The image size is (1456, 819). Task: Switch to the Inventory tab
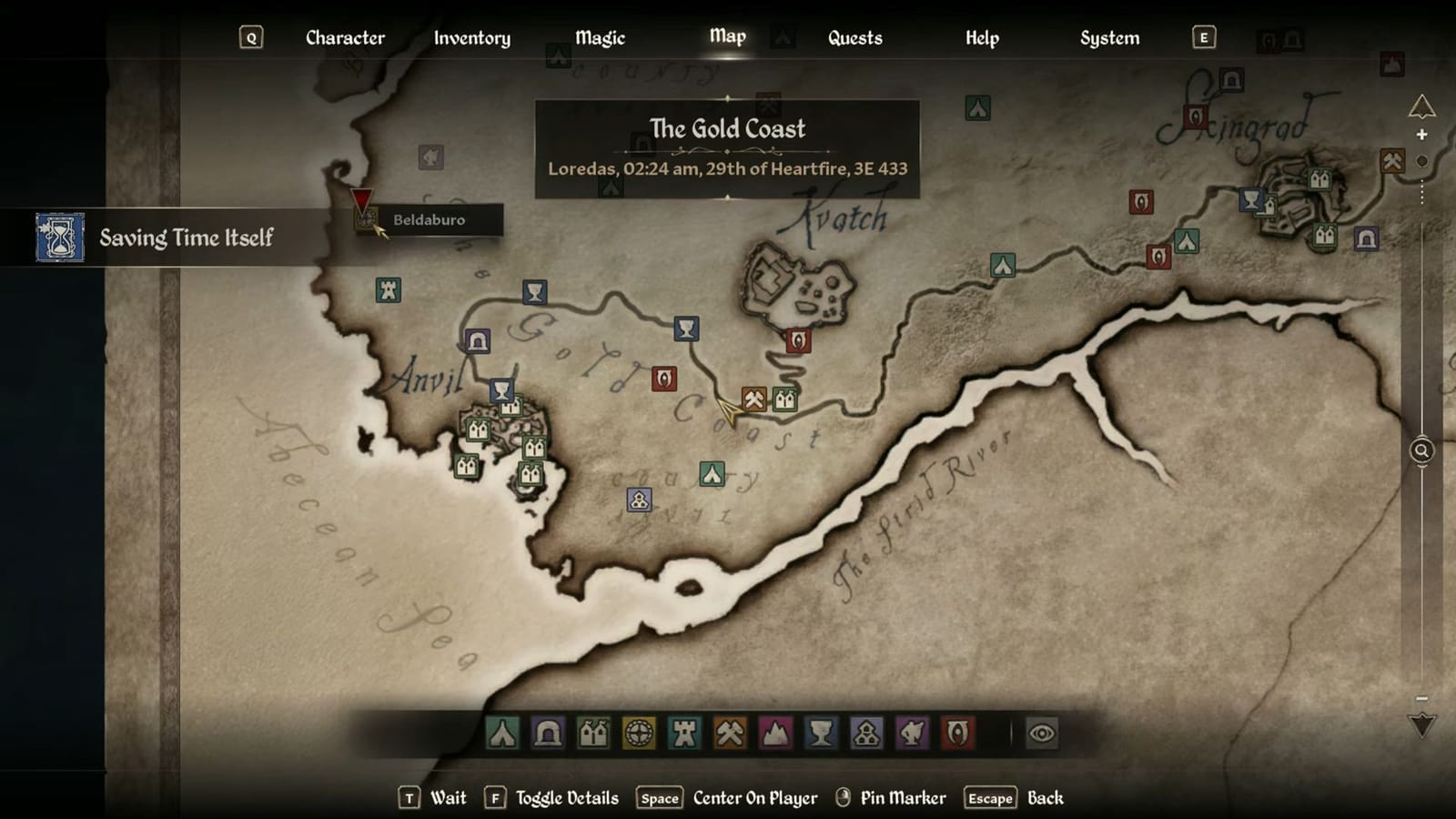click(471, 37)
